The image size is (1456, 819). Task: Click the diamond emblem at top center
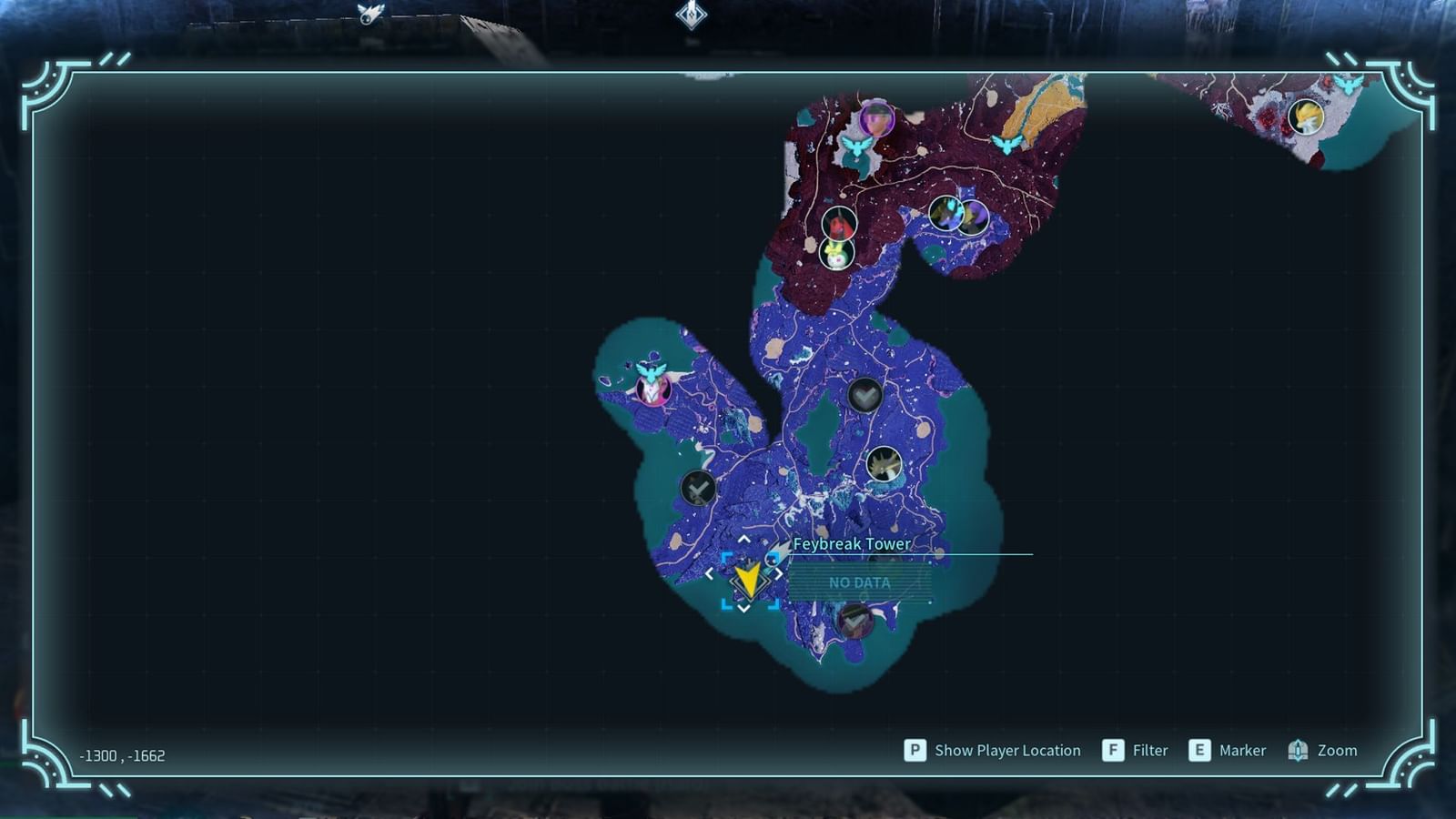tap(690, 14)
